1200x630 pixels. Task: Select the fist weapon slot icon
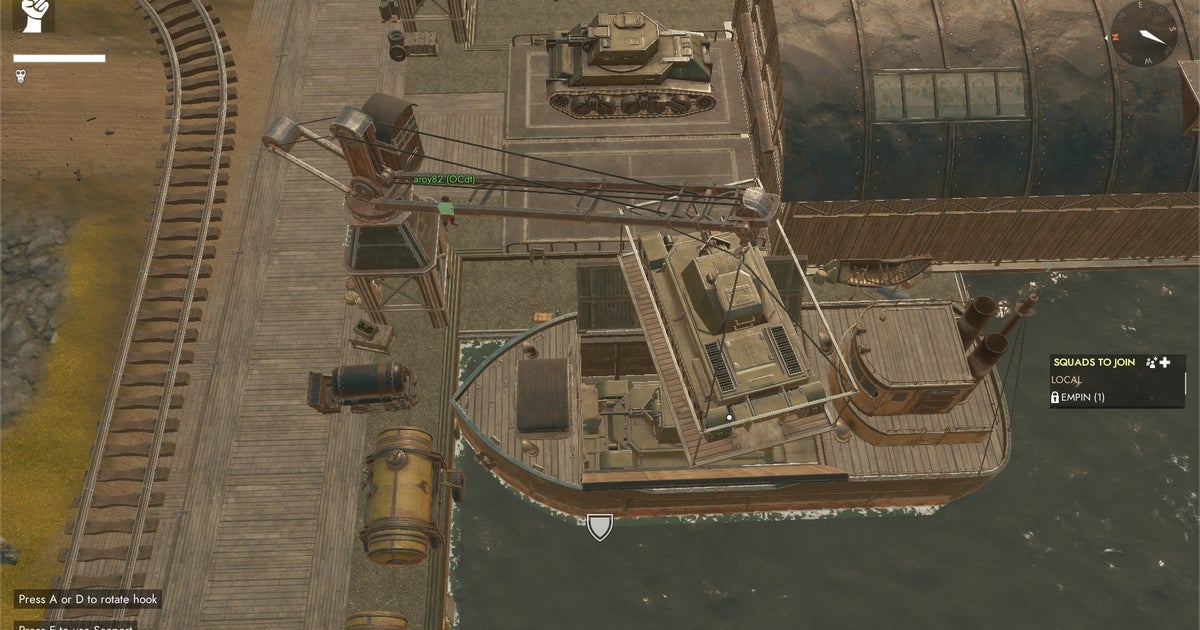pos(34,16)
